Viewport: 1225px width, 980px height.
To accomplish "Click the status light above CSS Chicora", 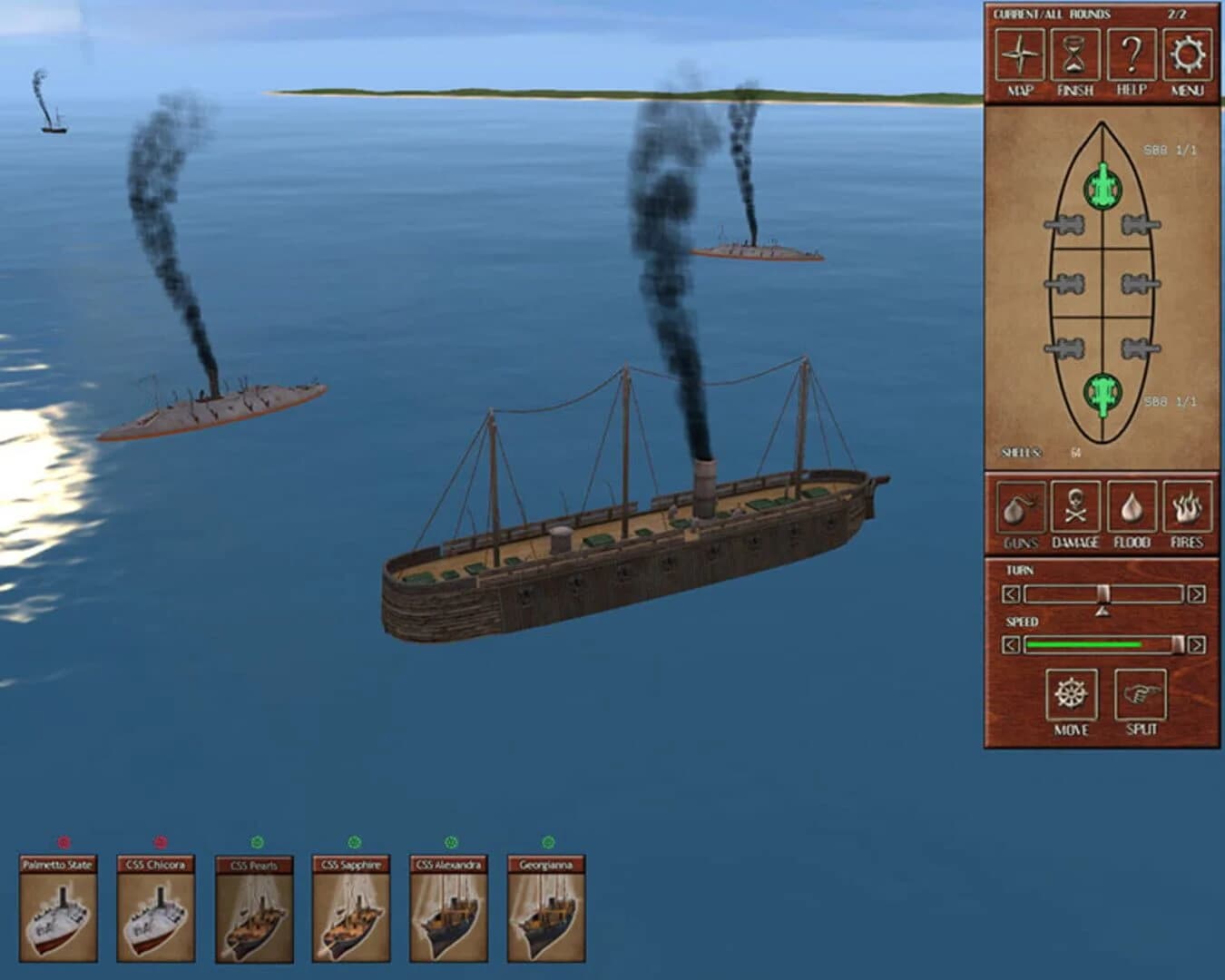I will point(162,843).
